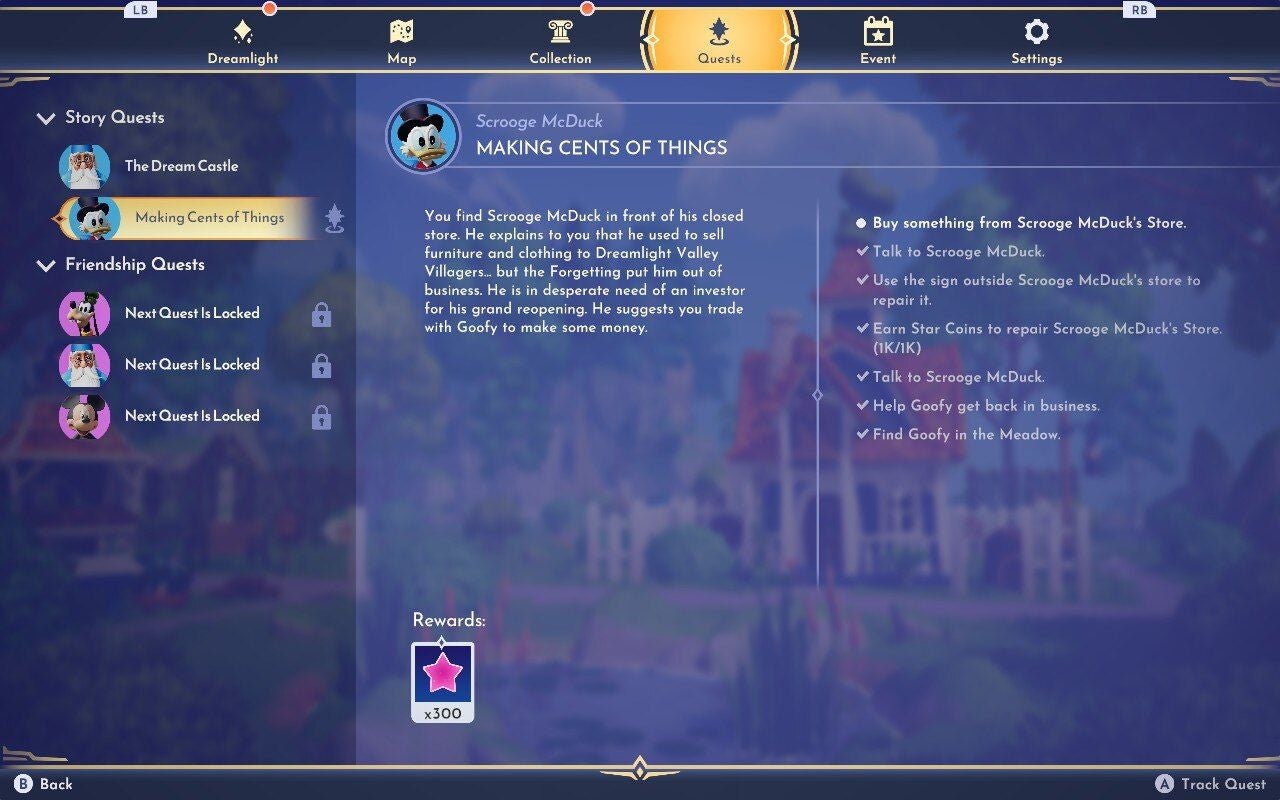Screen dimensions: 1280x800
Task: Open the Settings gear icon
Action: pyautogui.click(x=1036, y=30)
